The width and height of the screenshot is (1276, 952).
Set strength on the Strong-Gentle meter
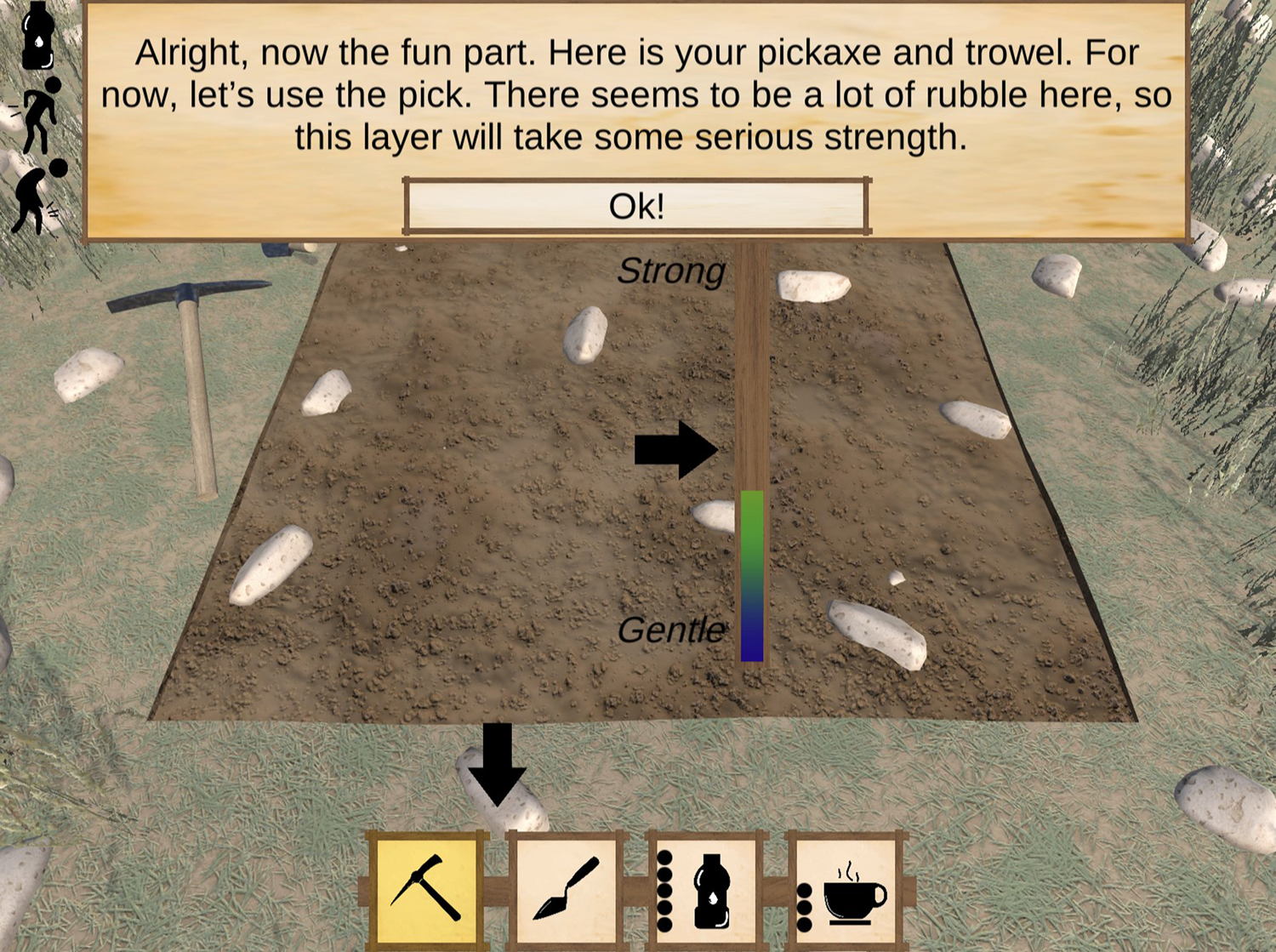tap(752, 451)
